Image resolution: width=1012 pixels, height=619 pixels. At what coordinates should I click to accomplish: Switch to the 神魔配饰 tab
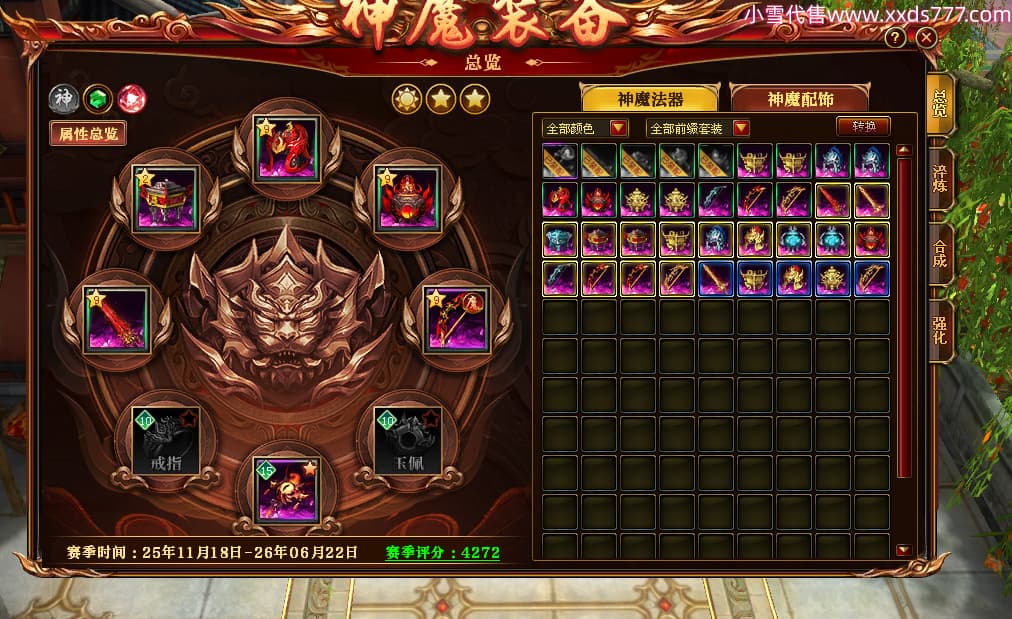pos(799,99)
